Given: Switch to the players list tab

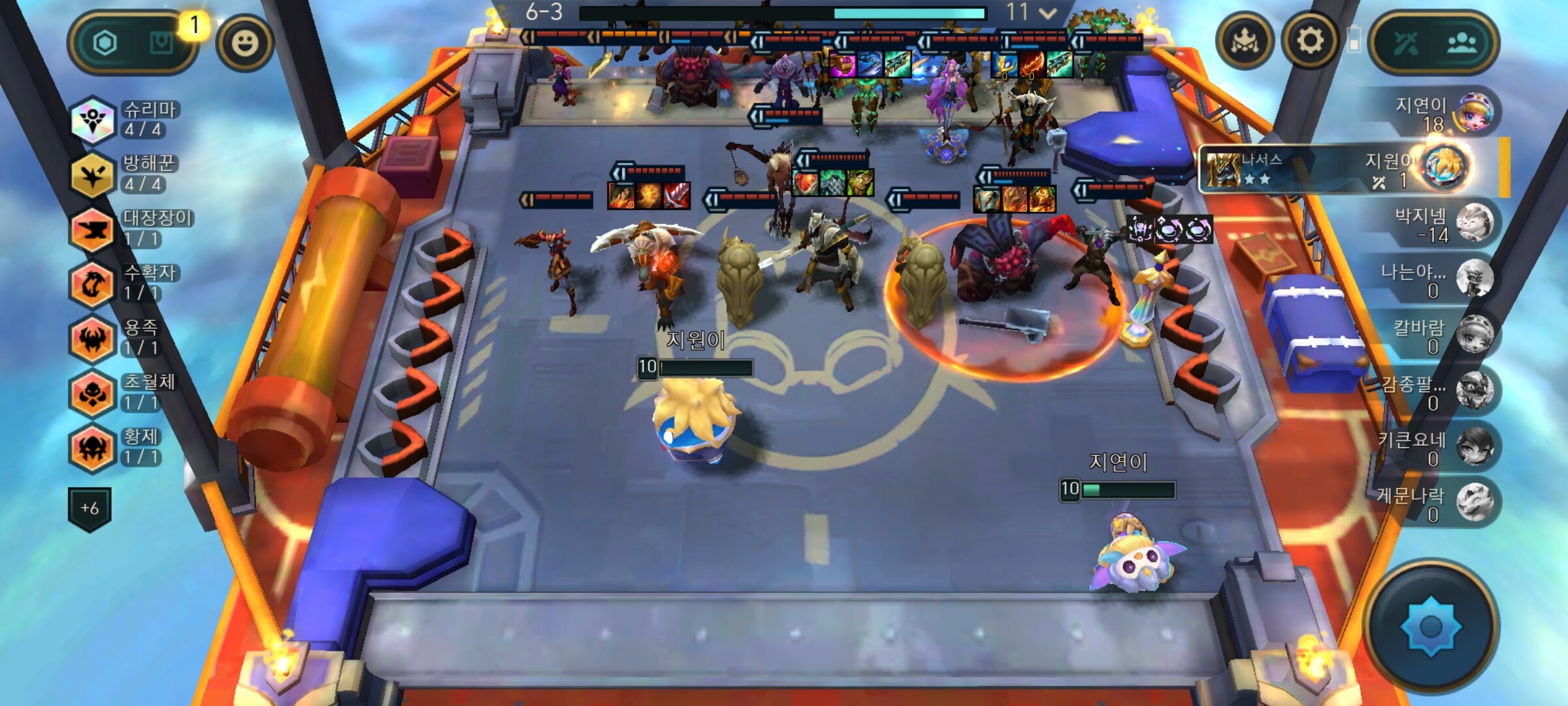Looking at the screenshot, I should coord(1462,43).
